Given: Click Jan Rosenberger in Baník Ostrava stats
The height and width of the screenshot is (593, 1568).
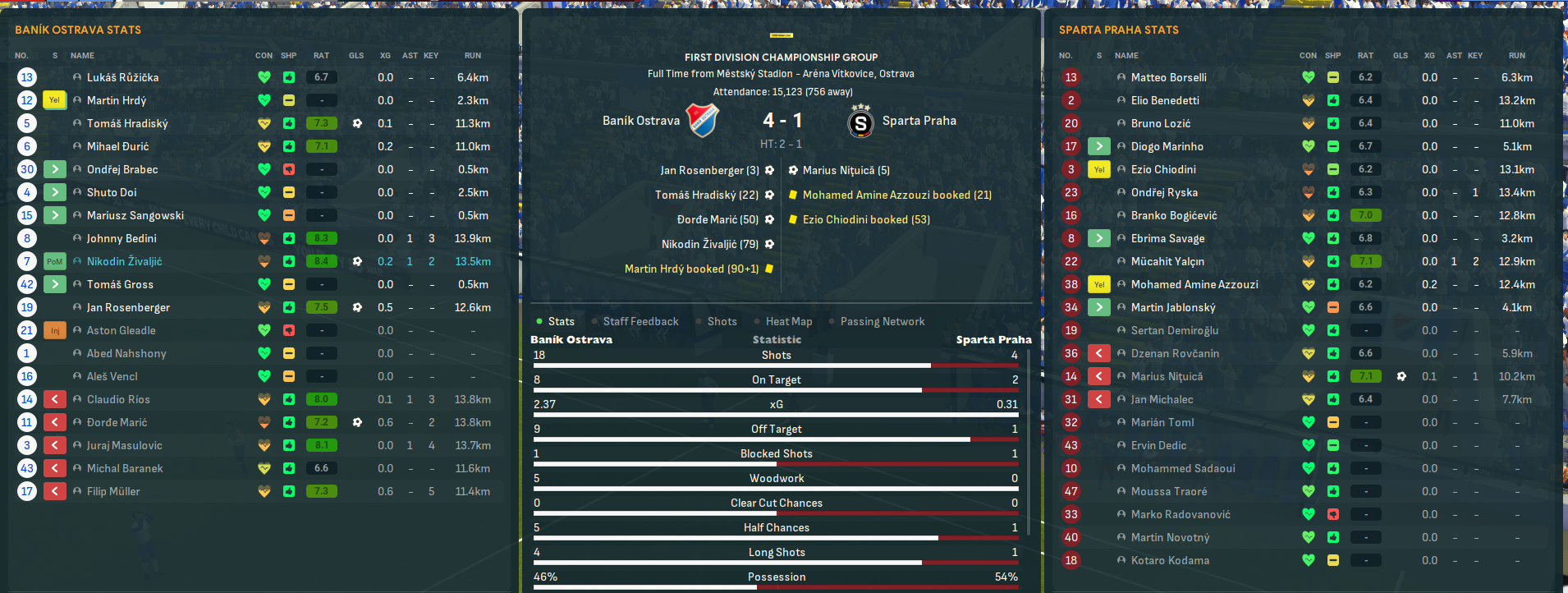Looking at the screenshot, I should tap(128, 307).
